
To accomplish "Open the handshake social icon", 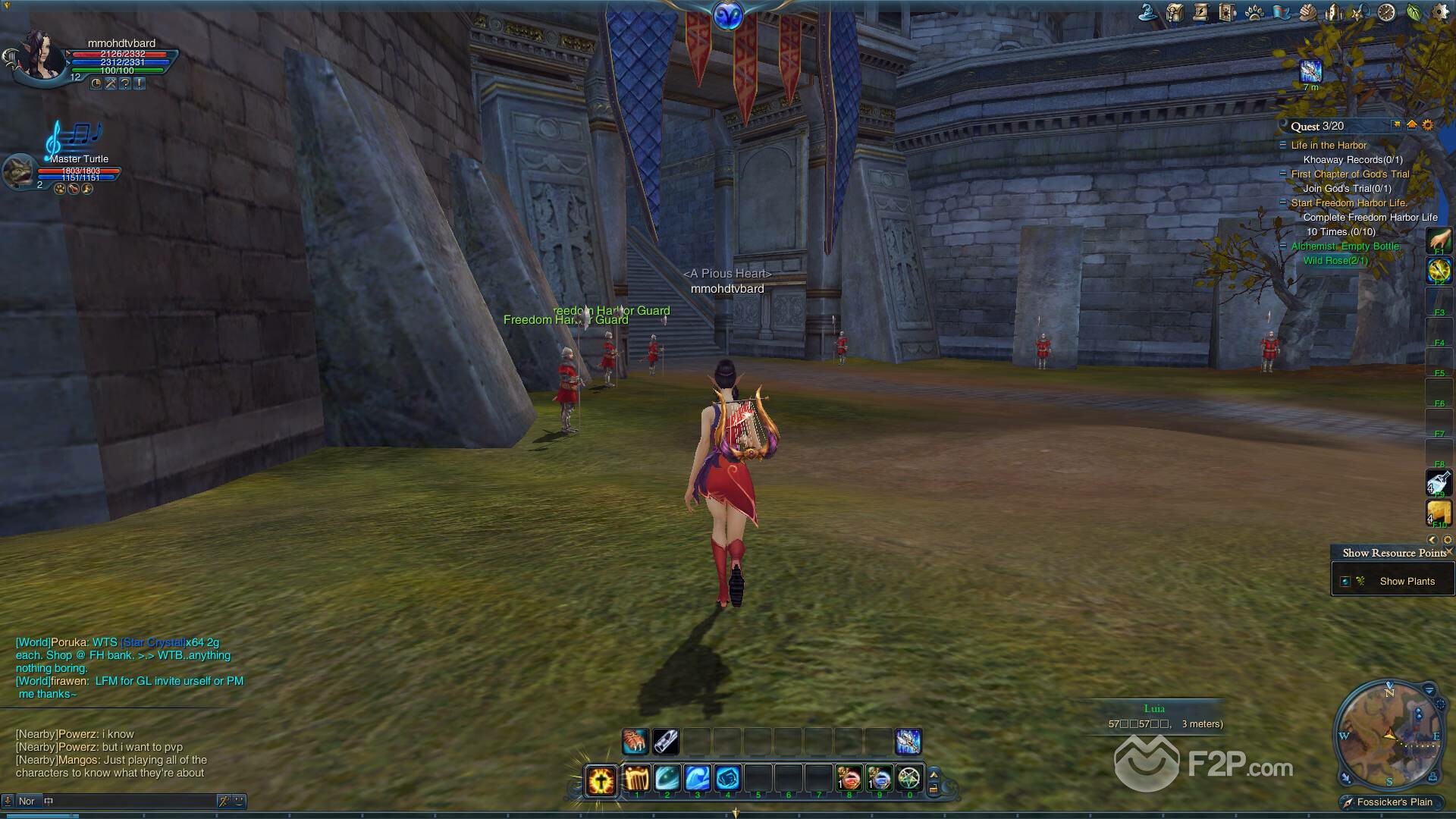I will [1308, 12].
